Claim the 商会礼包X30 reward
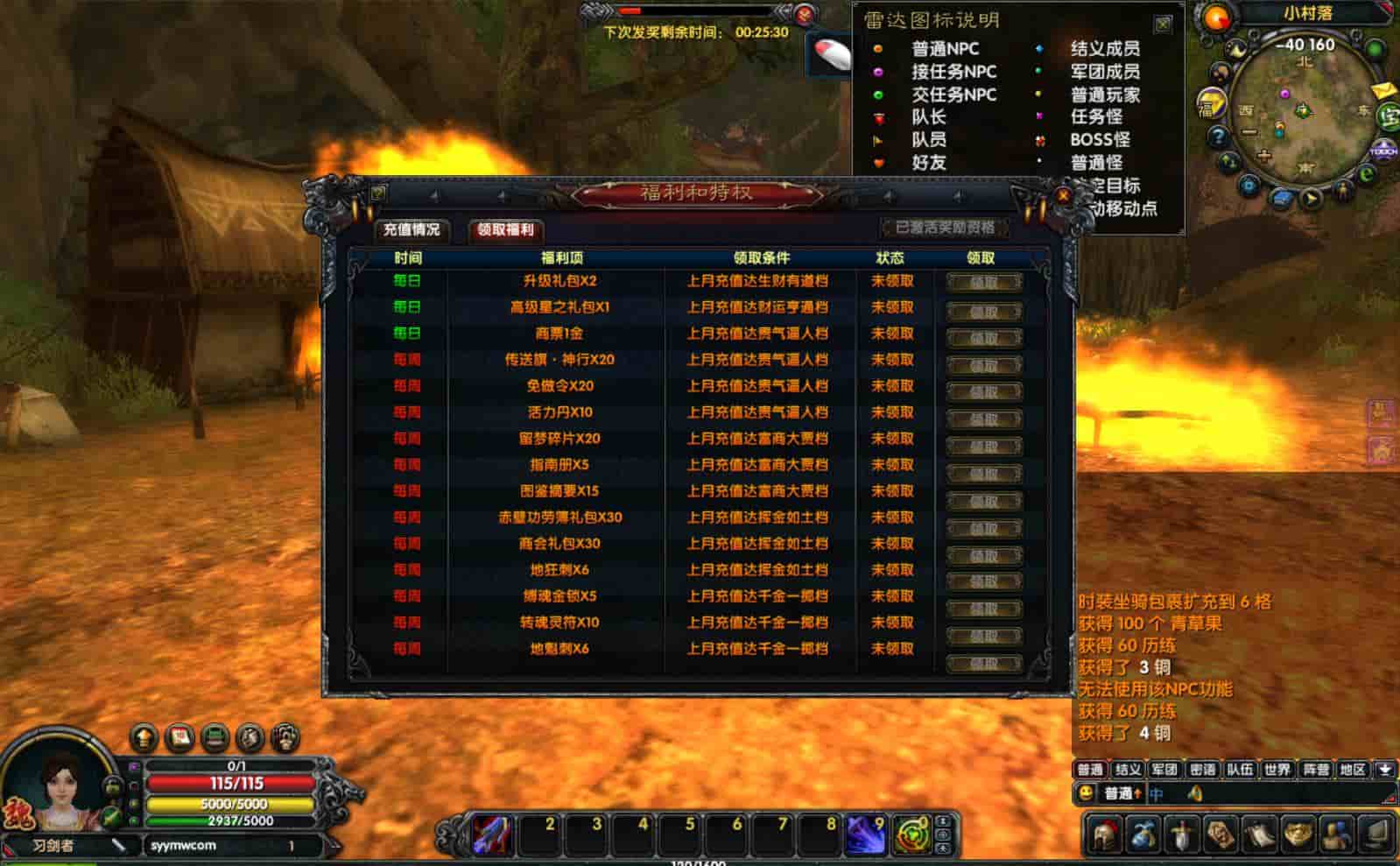This screenshot has height=866, width=1400. [983, 555]
